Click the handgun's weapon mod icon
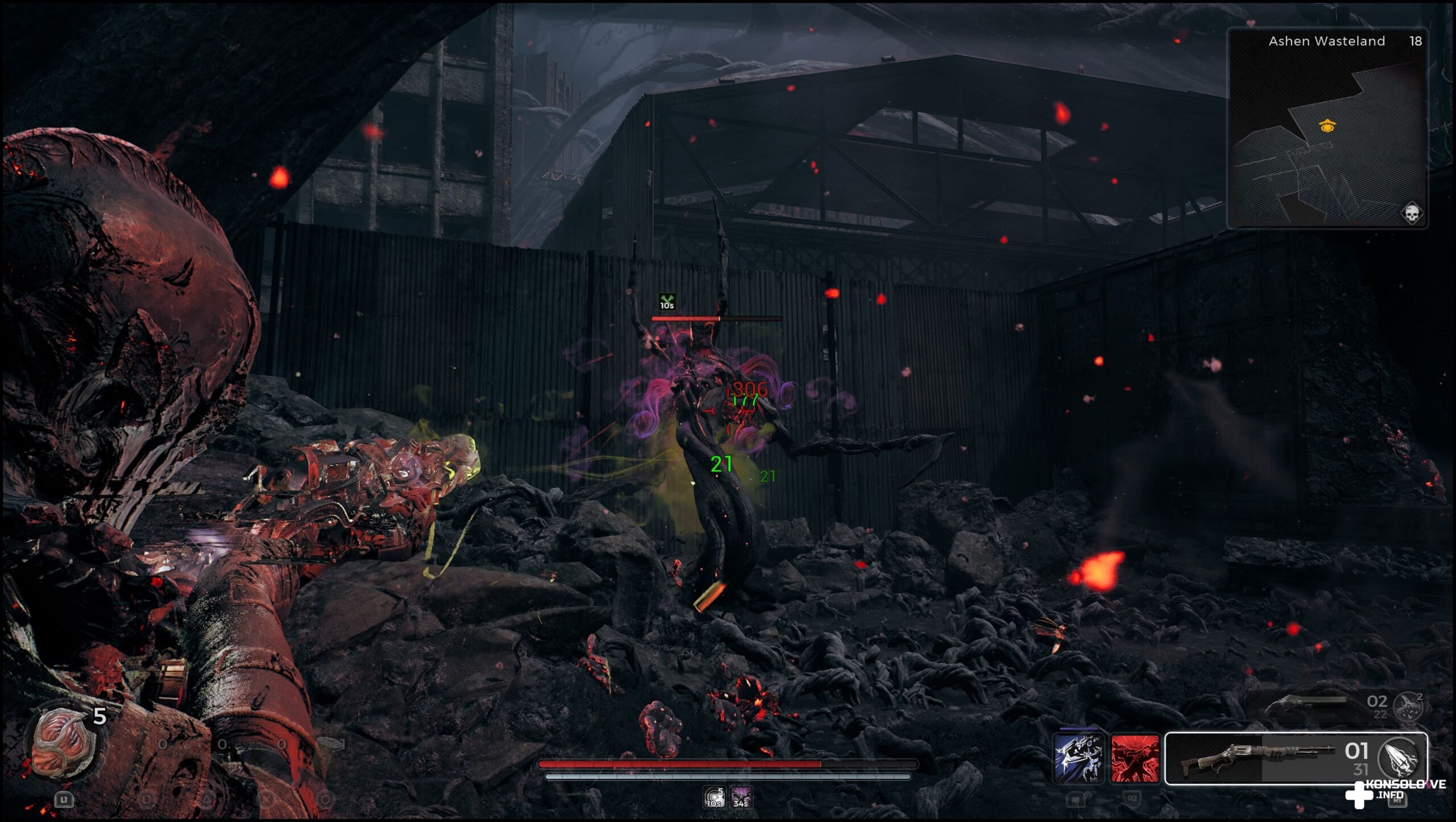The height and width of the screenshot is (822, 1456). point(1409,706)
